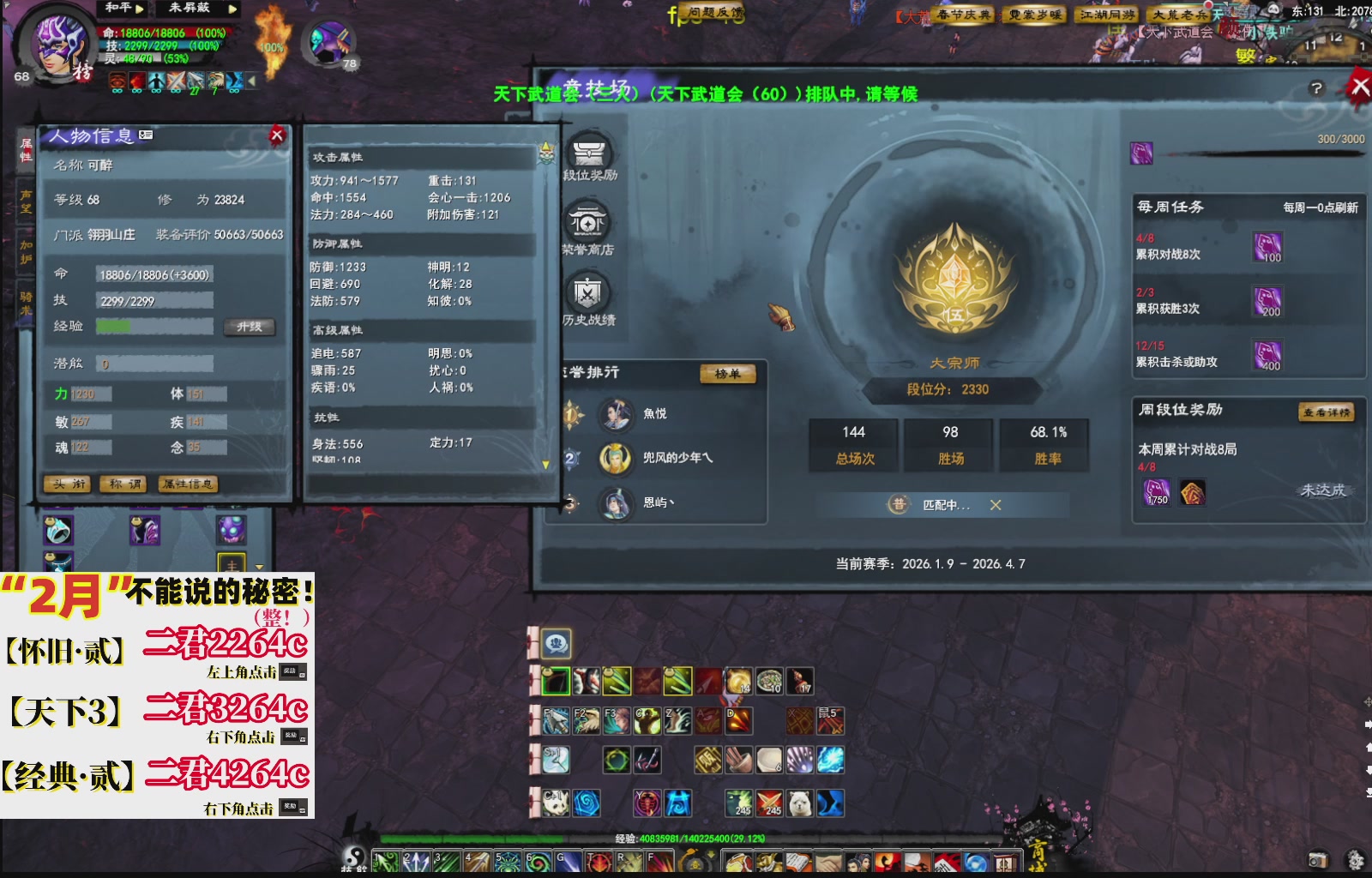The image size is (1372, 878).
Task: Toggle the 和平 peace mode button
Action: 118,9
